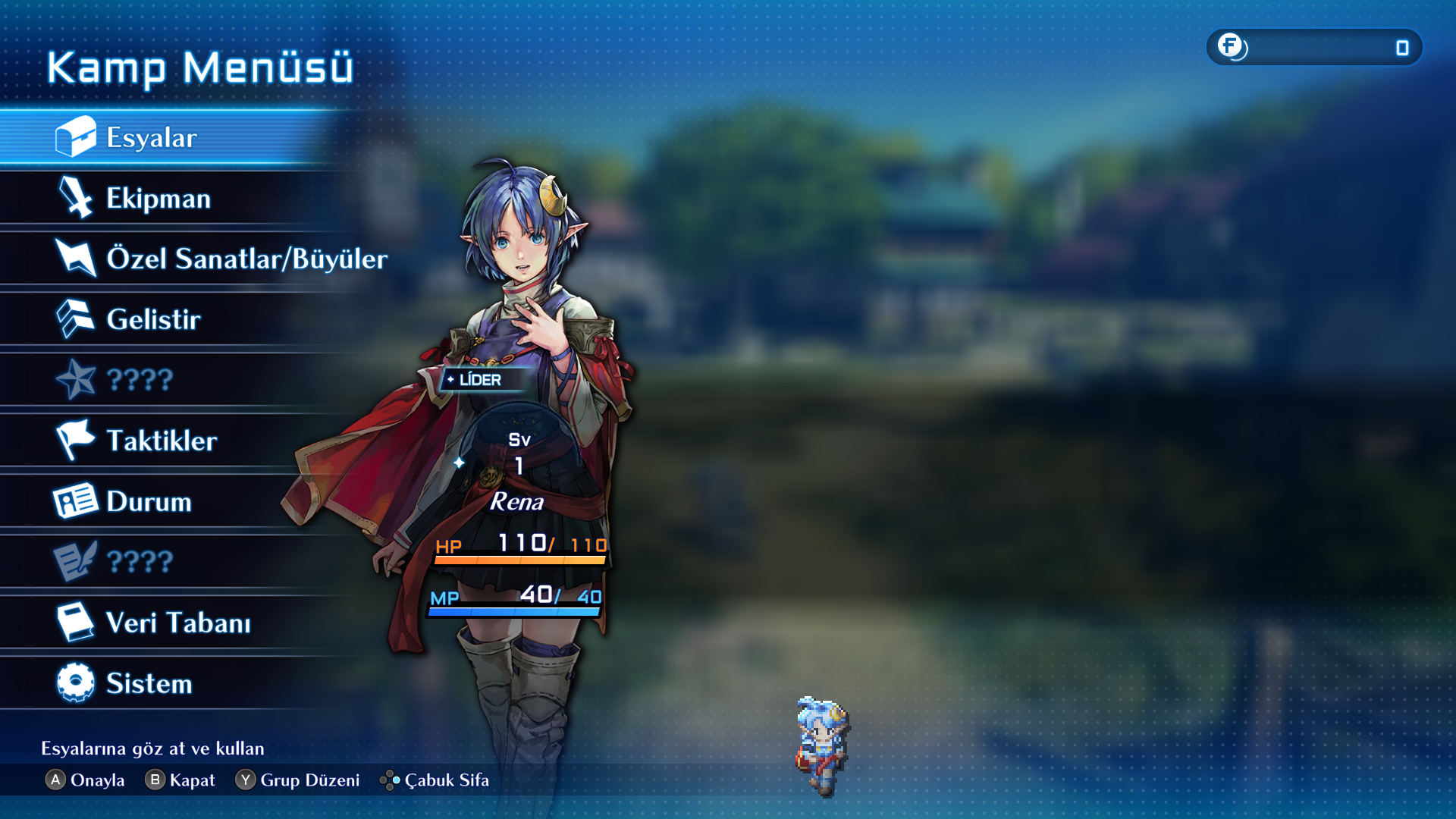
Task: Select the Durum status entry
Action: pyautogui.click(x=149, y=501)
